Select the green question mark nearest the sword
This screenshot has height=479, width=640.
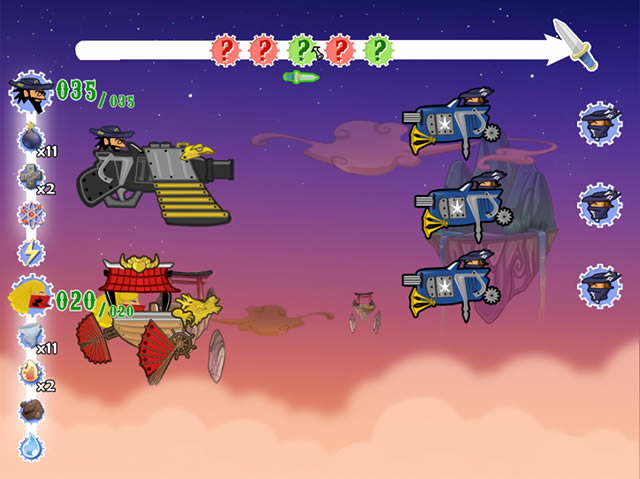pyautogui.click(x=377, y=49)
